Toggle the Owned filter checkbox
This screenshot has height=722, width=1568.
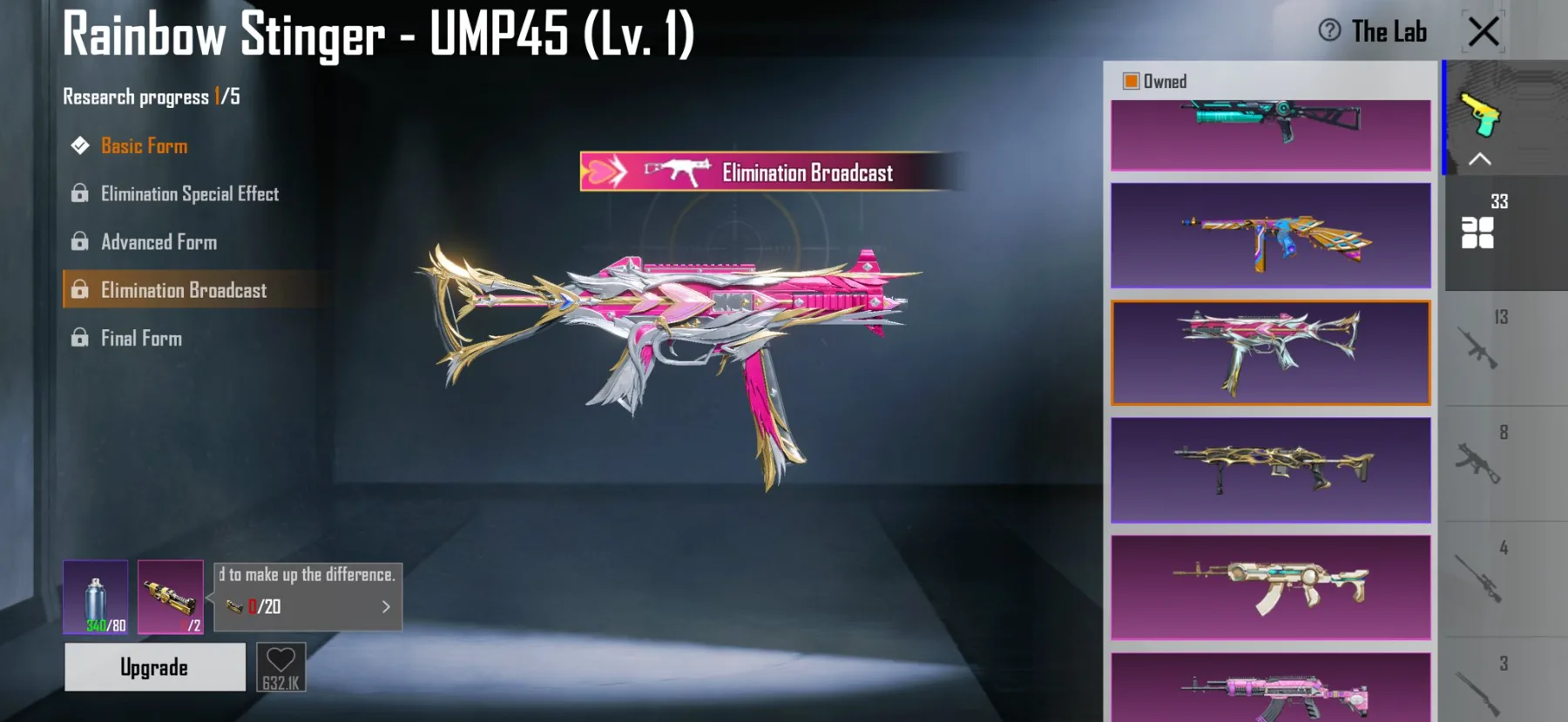click(x=1132, y=81)
